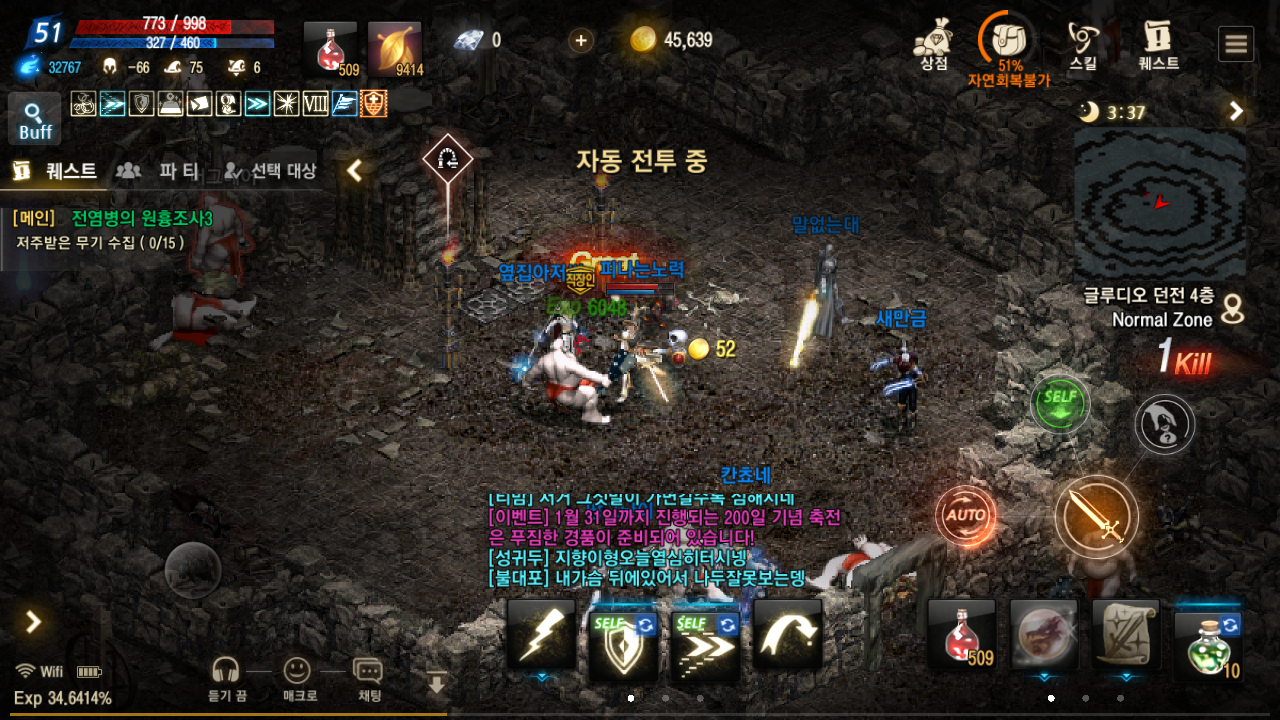The height and width of the screenshot is (720, 1280).
Task: Select the 전염병의 원흉조사3 main quest
Action: click(142, 218)
